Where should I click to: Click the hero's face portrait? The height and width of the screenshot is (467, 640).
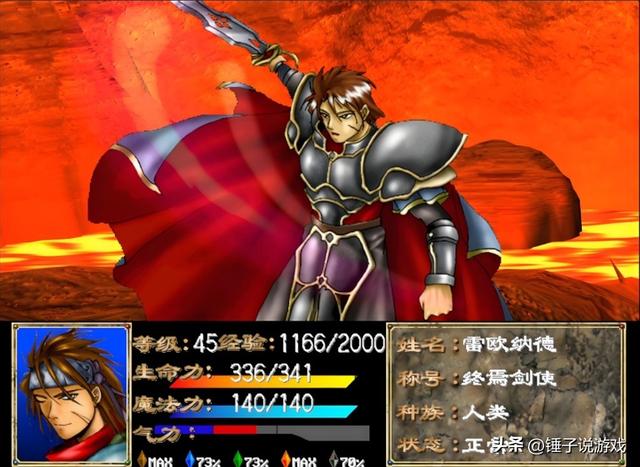pyautogui.click(x=70, y=395)
